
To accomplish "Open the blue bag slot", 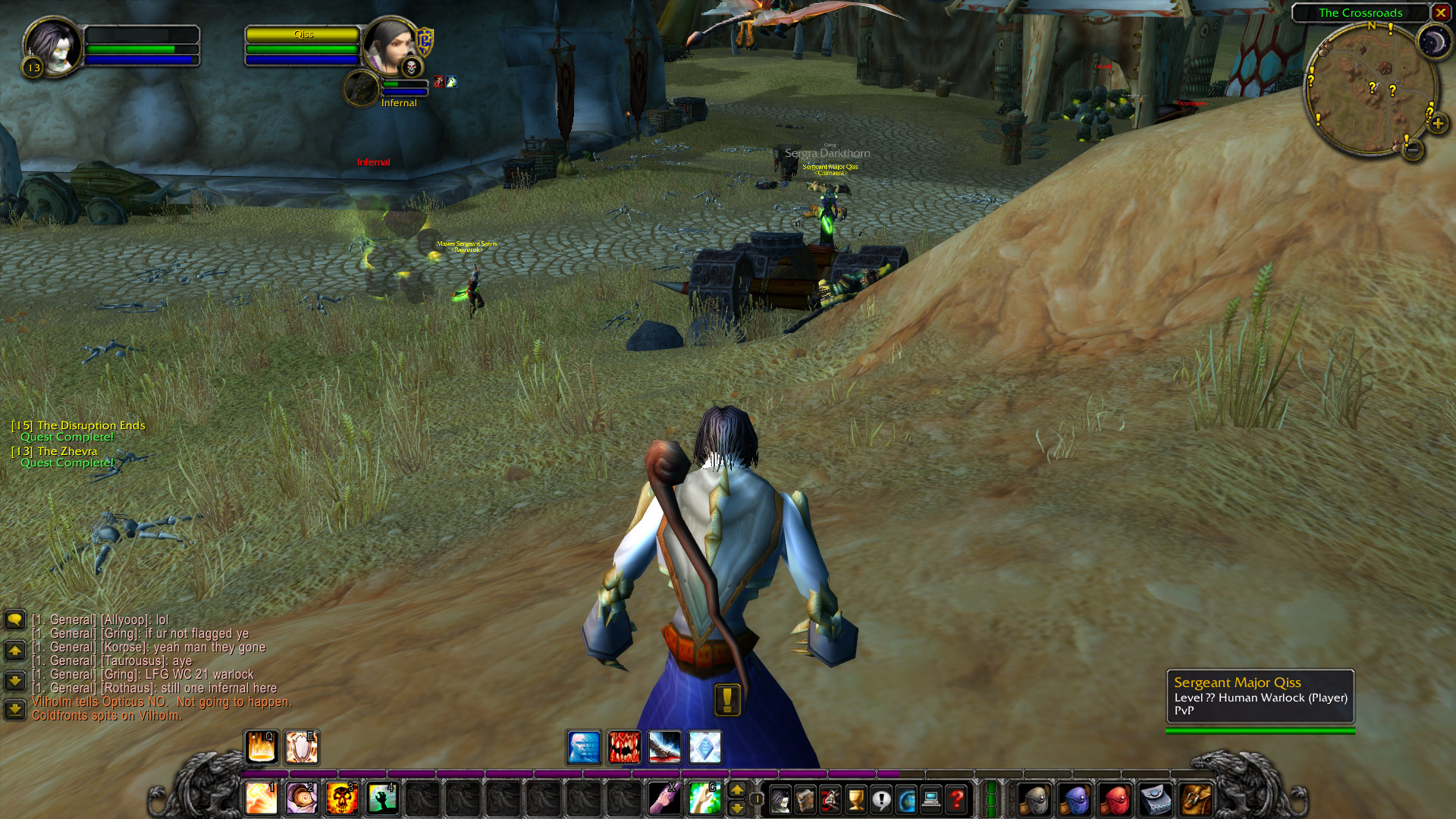I will 1075,799.
